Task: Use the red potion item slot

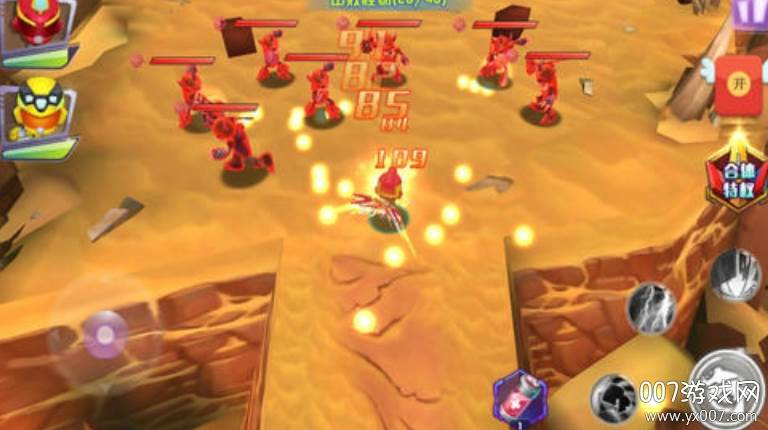Action: point(520,397)
